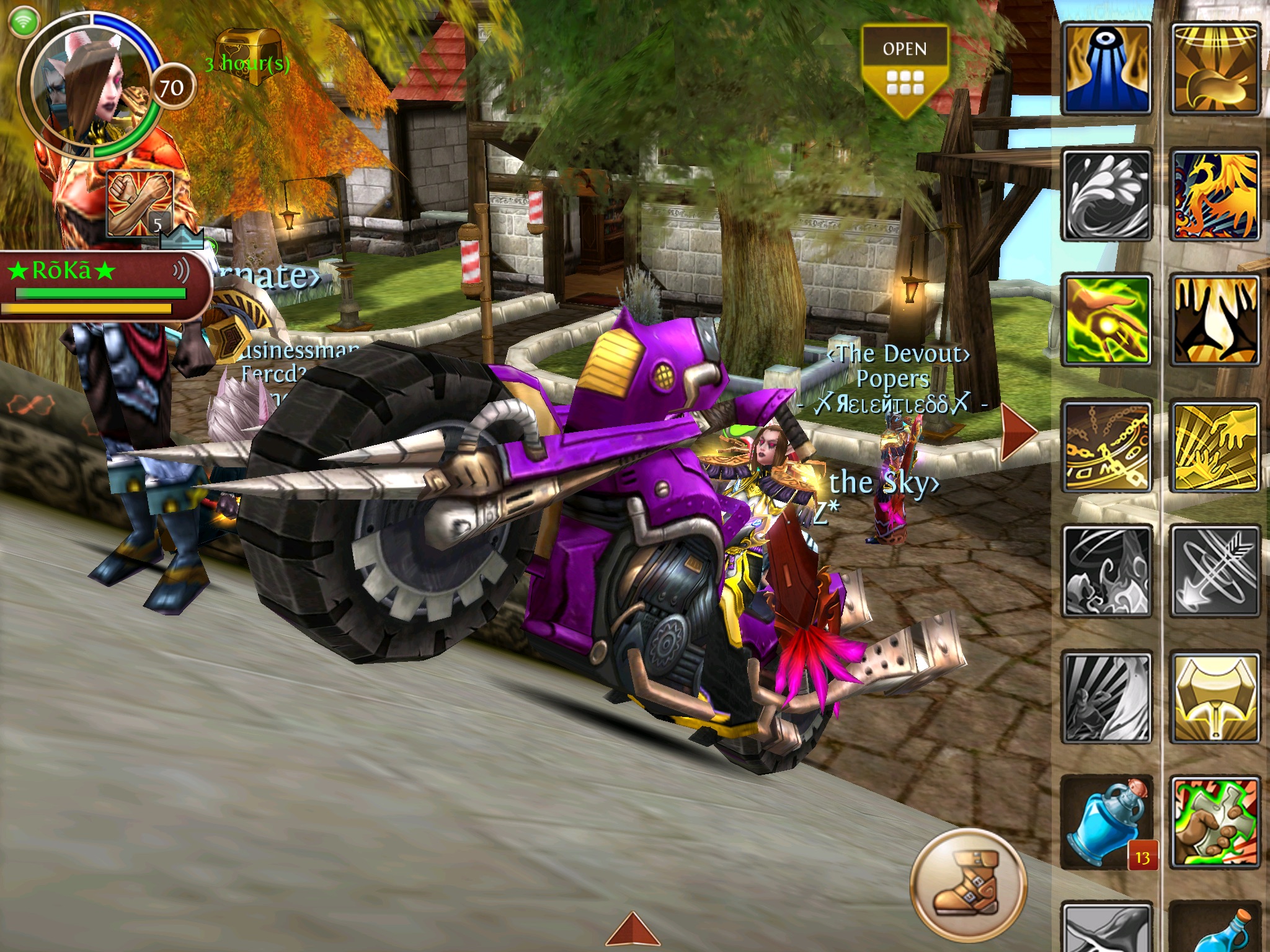Open the golden treasure chest reward
The height and width of the screenshot is (952, 1270).
[247, 56]
